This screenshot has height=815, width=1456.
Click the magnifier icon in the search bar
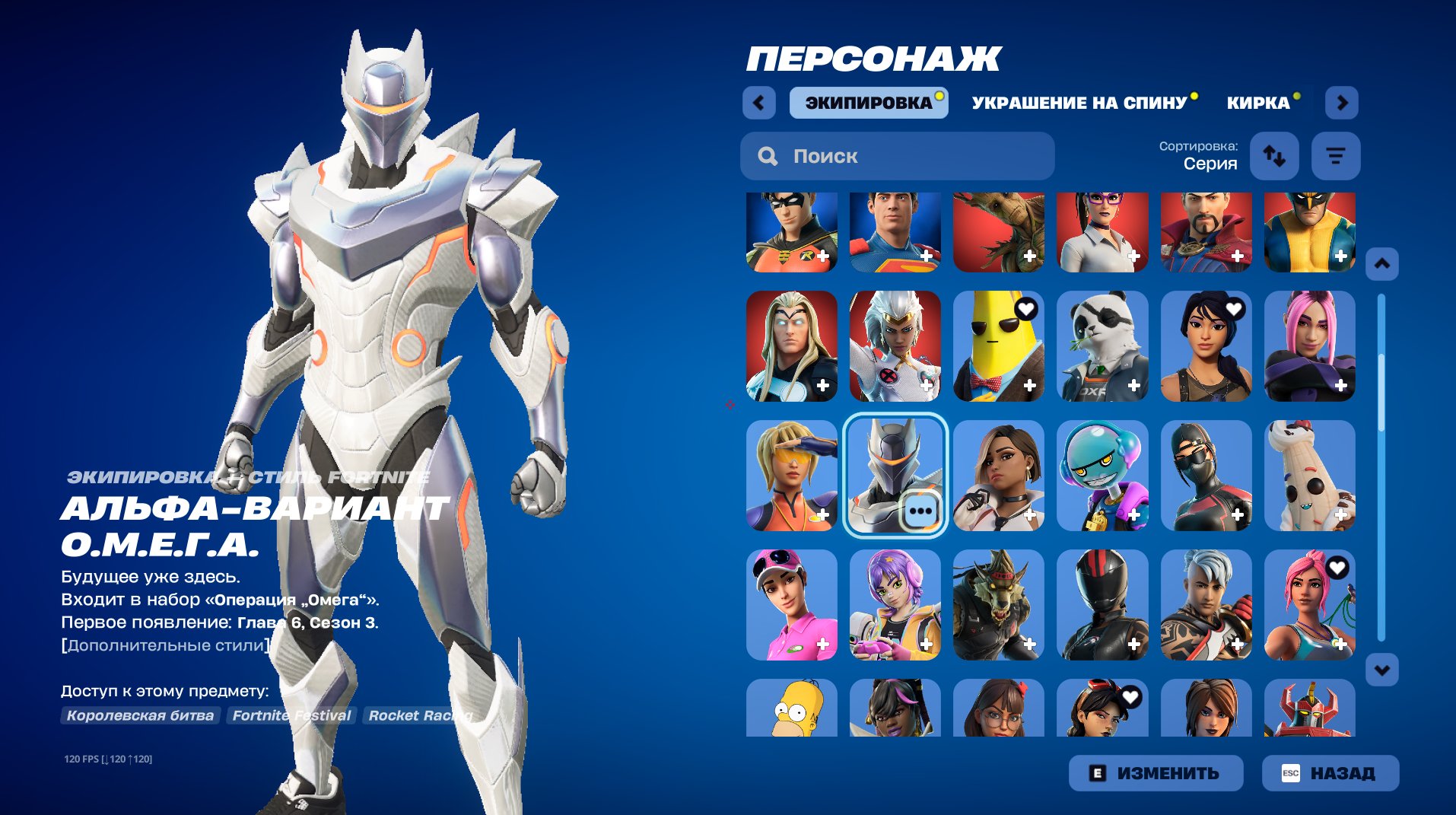tap(767, 156)
